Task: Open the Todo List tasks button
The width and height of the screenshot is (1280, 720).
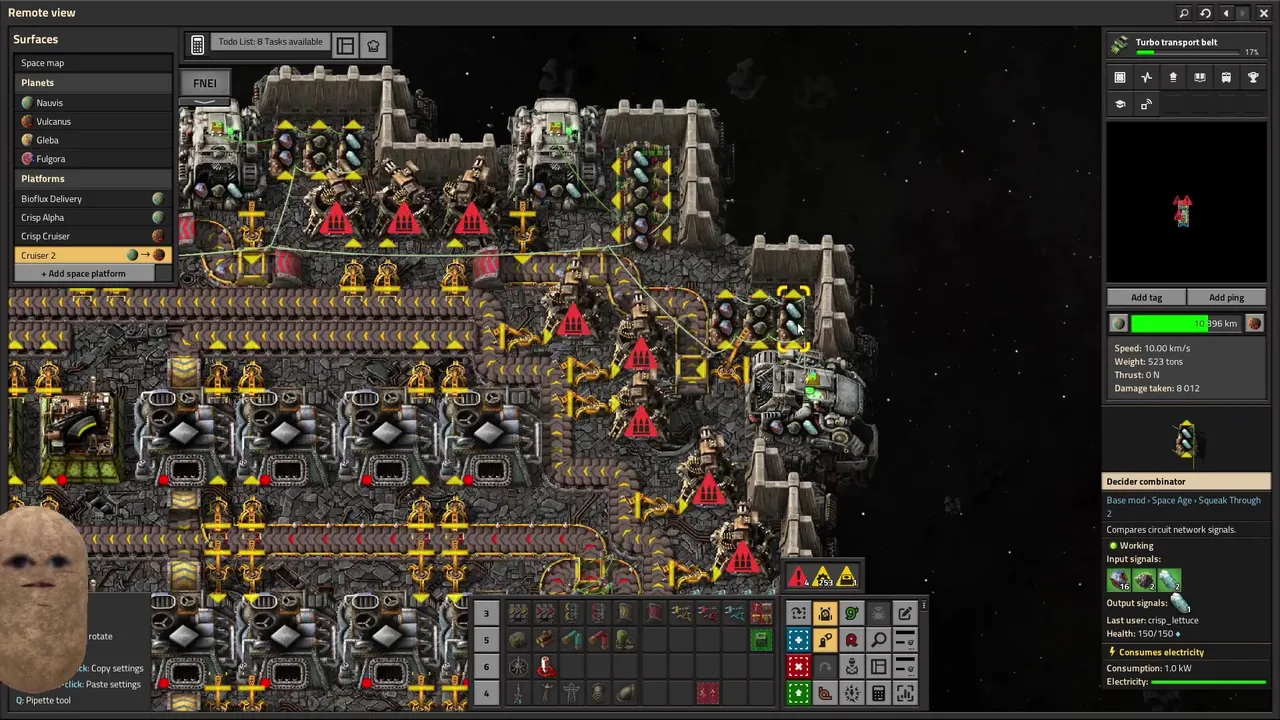Action: click(x=270, y=42)
